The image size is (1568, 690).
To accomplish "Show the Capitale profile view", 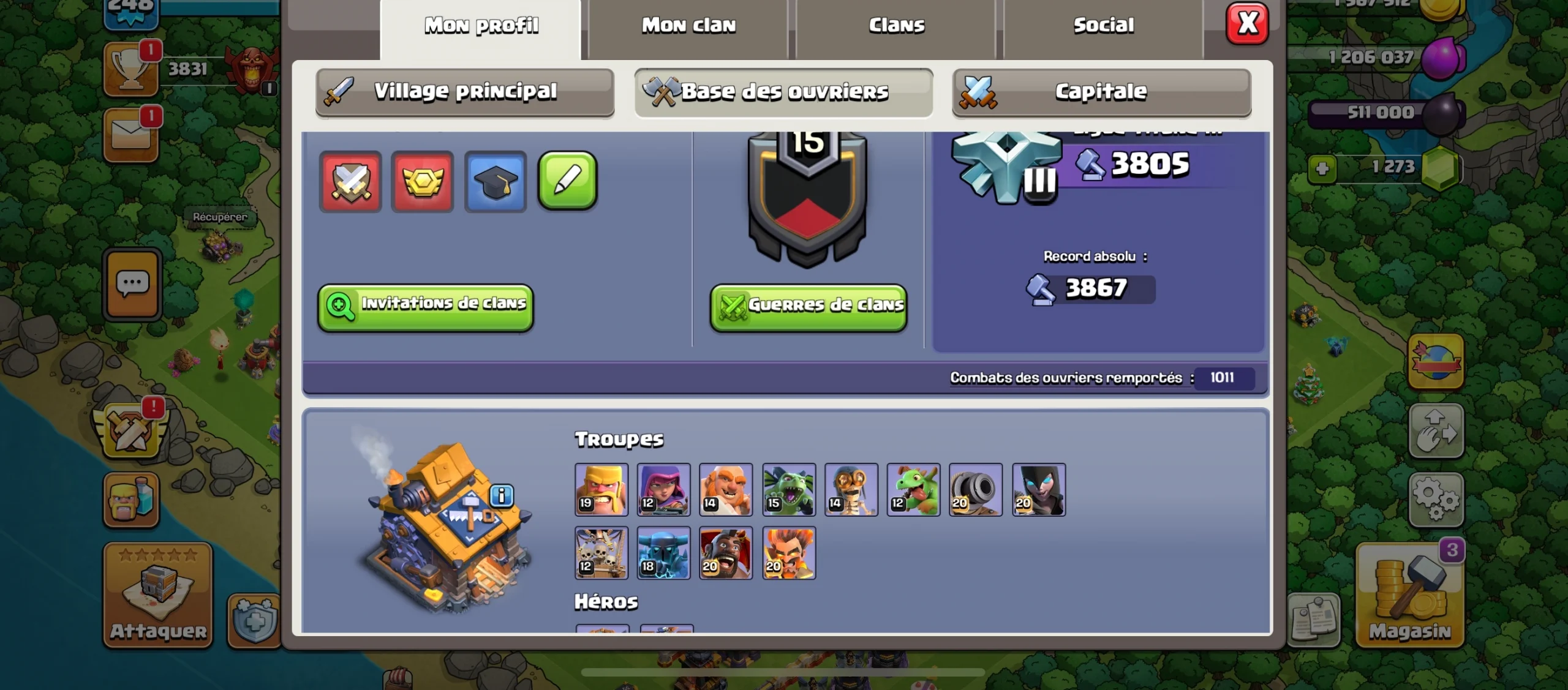I will click(1101, 92).
